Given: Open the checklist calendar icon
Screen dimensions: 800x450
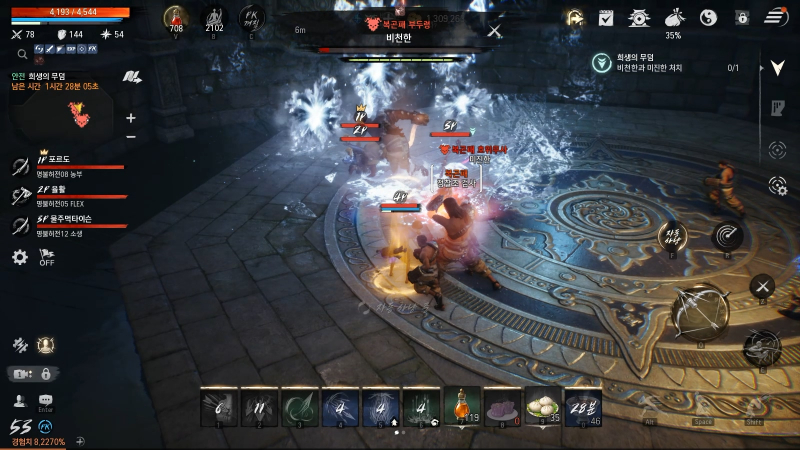Looking at the screenshot, I should (605, 17).
